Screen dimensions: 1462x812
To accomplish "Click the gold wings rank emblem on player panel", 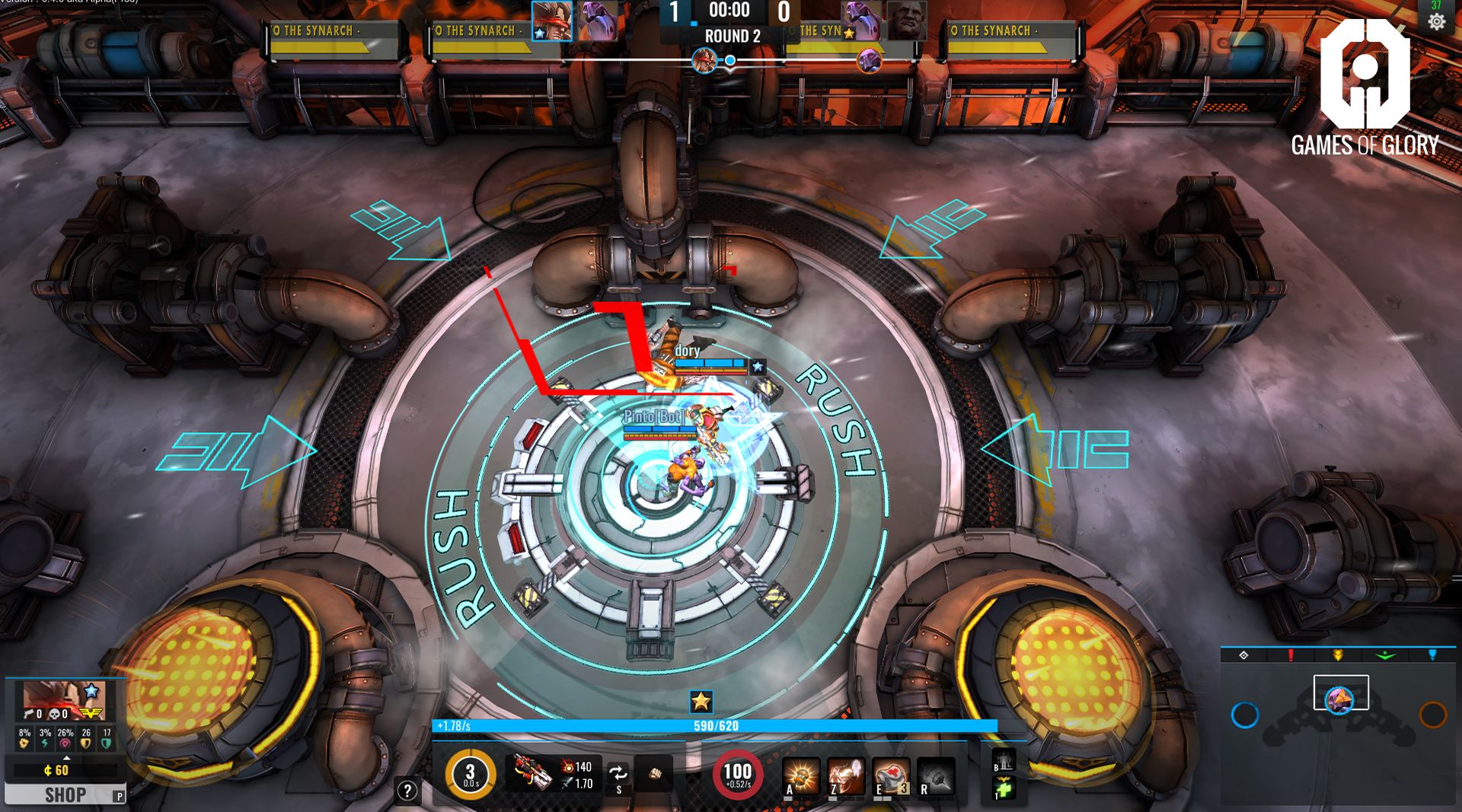I will tap(91, 713).
